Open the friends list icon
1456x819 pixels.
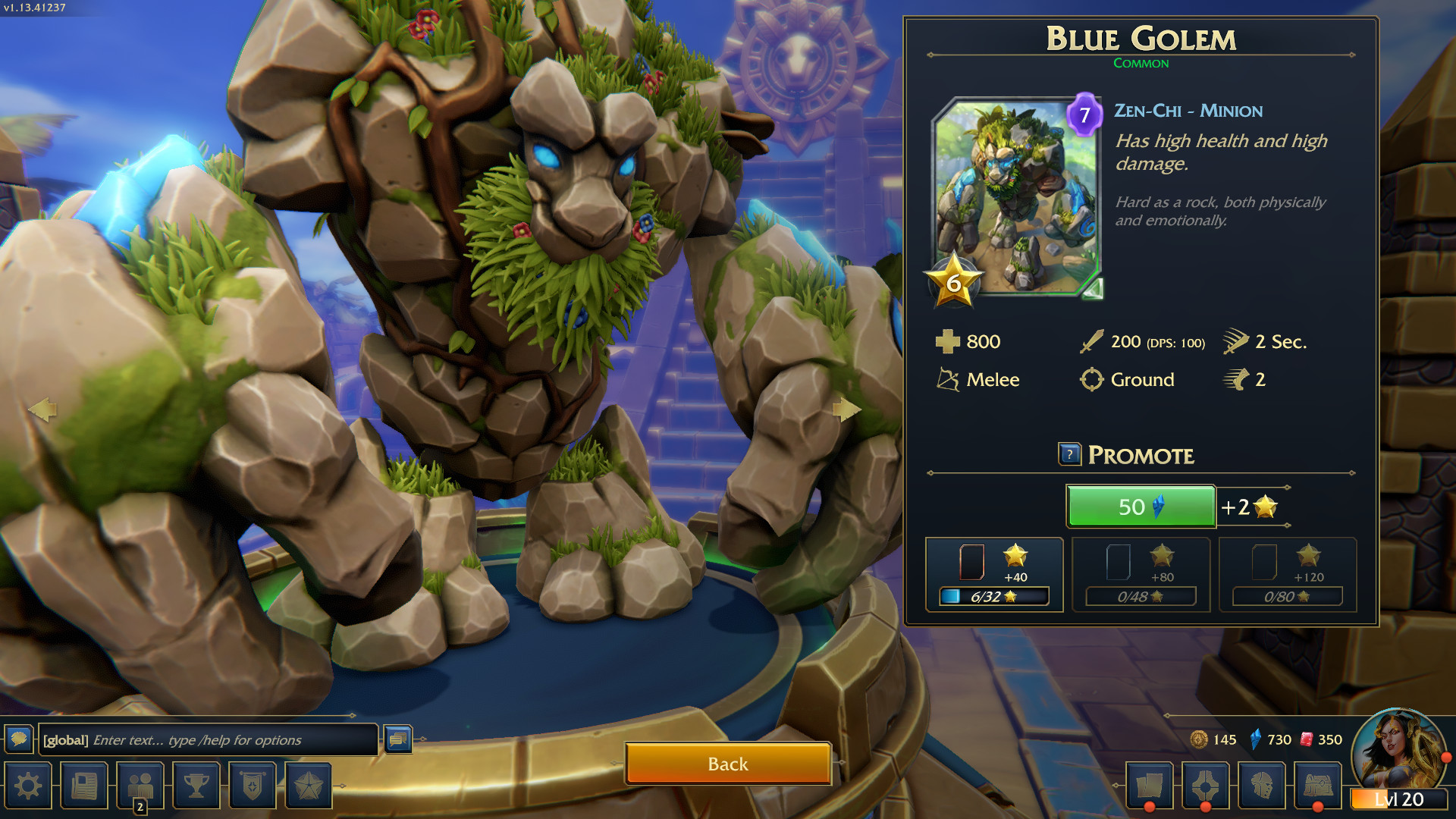pyautogui.click(x=140, y=786)
